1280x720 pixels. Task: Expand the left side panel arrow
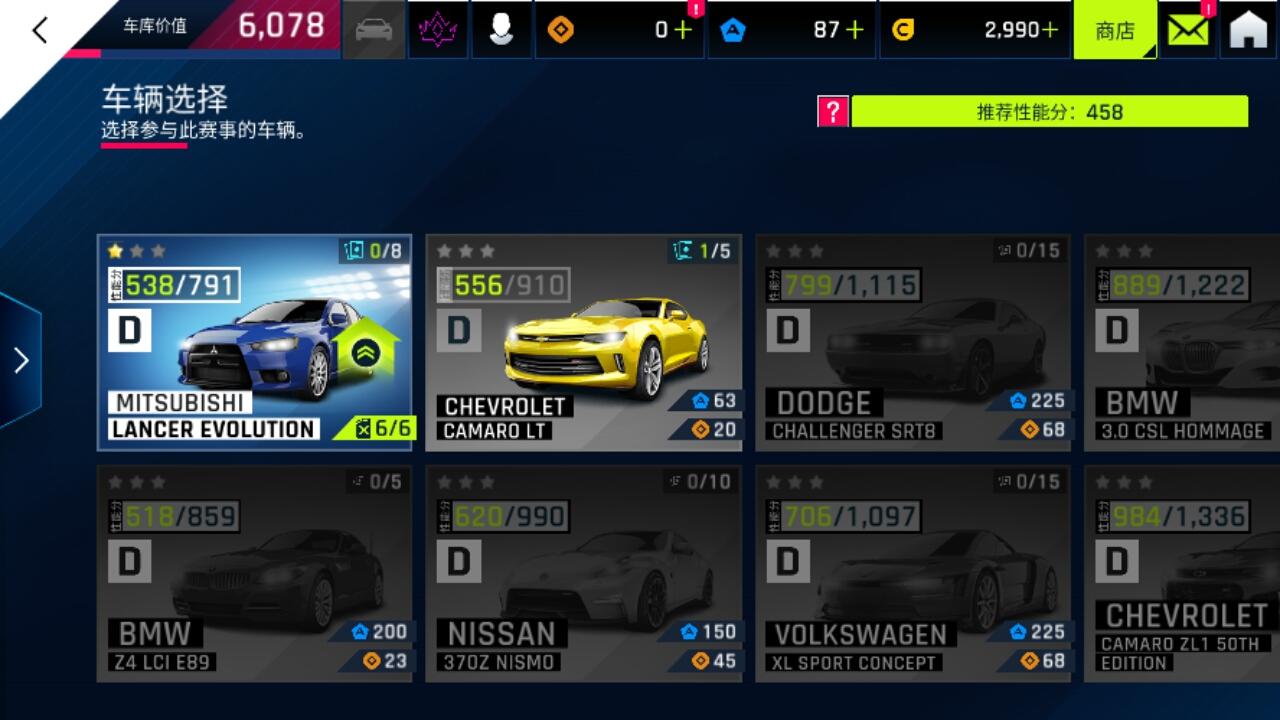pos(21,360)
